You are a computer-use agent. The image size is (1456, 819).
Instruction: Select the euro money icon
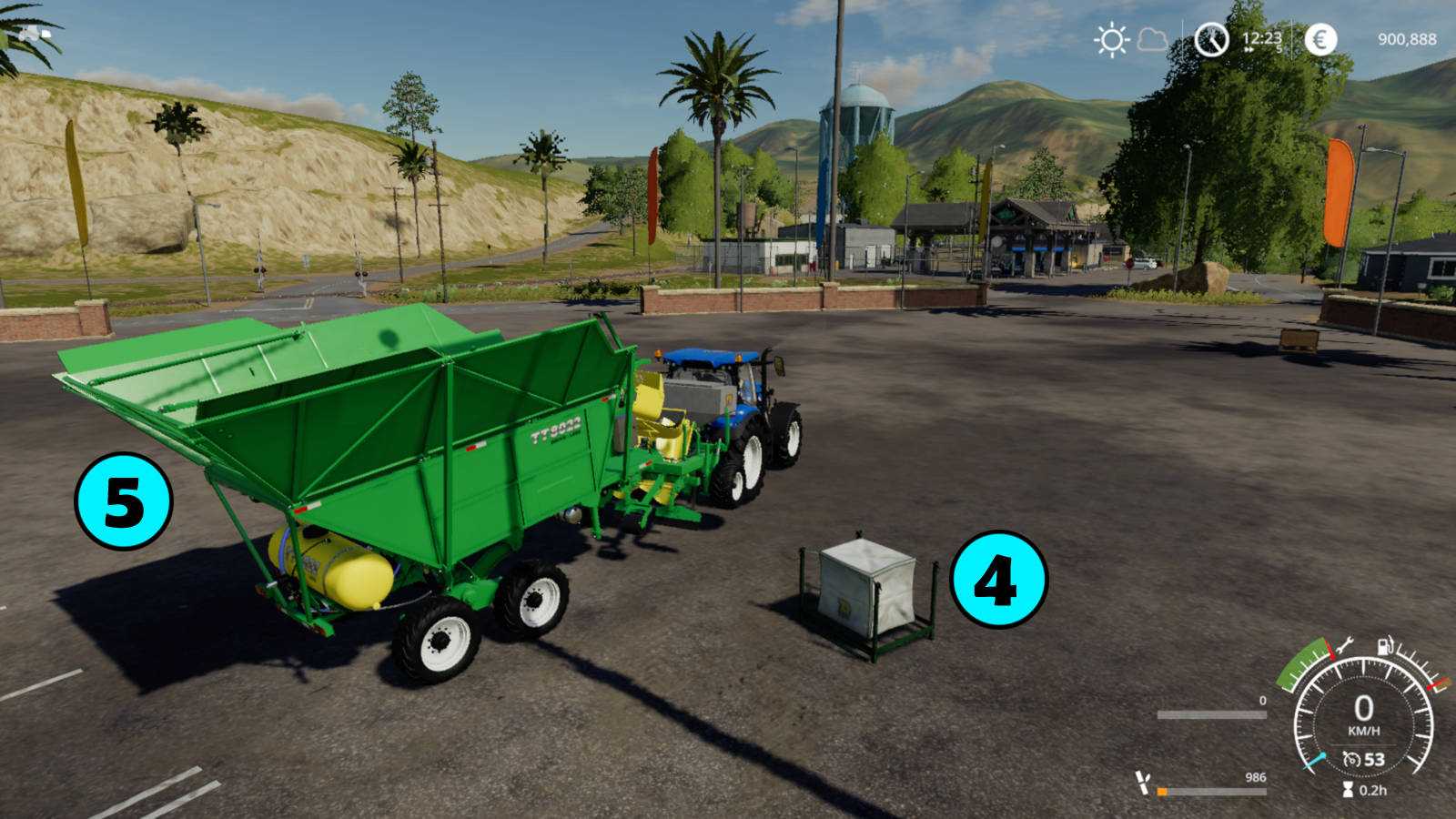pyautogui.click(x=1320, y=40)
